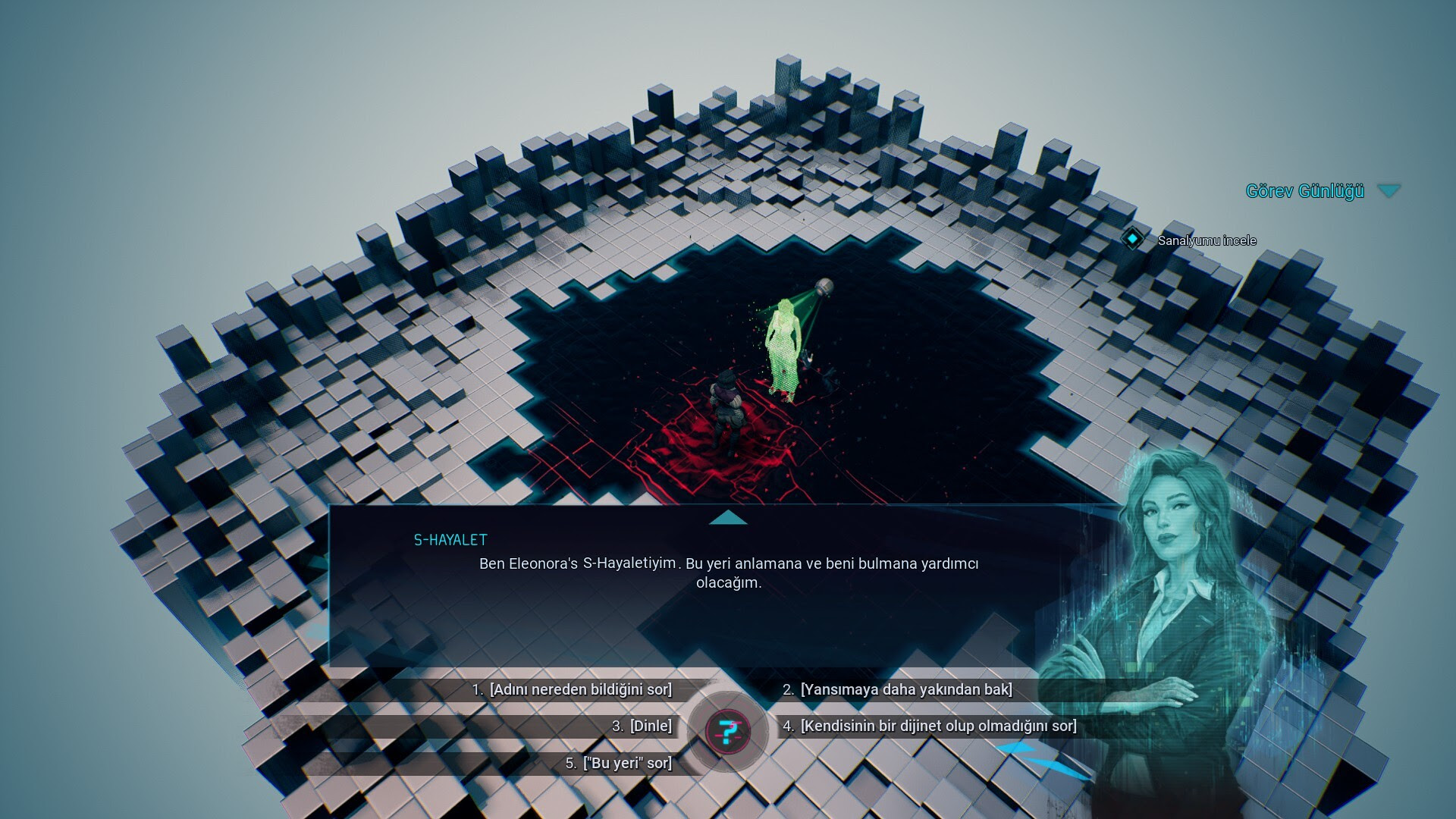
Task: Pick the "Dinle" dialogue choice
Action: point(651,726)
